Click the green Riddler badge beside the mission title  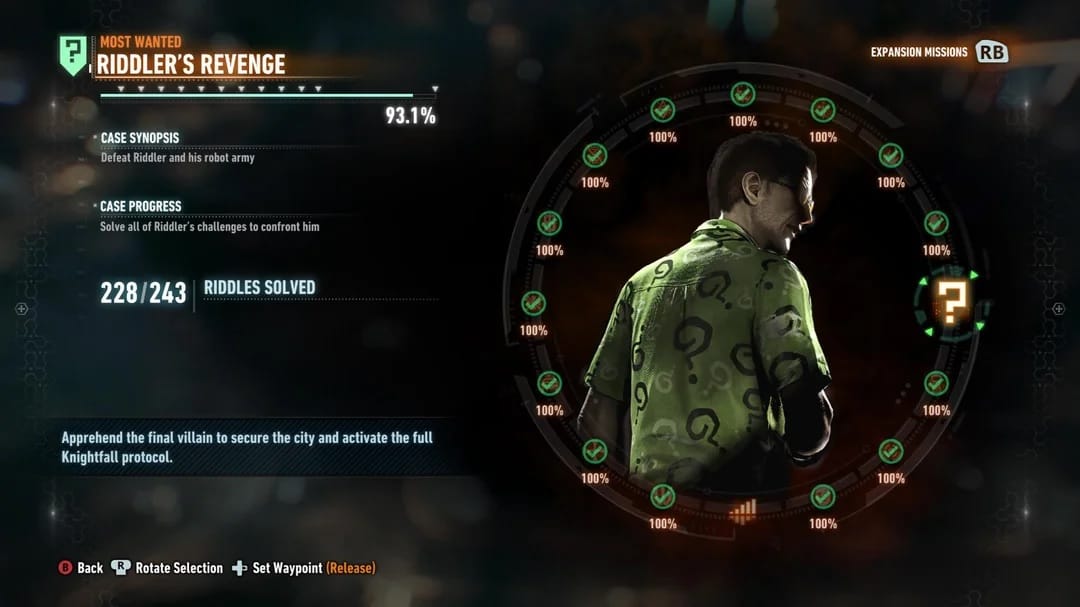73,54
